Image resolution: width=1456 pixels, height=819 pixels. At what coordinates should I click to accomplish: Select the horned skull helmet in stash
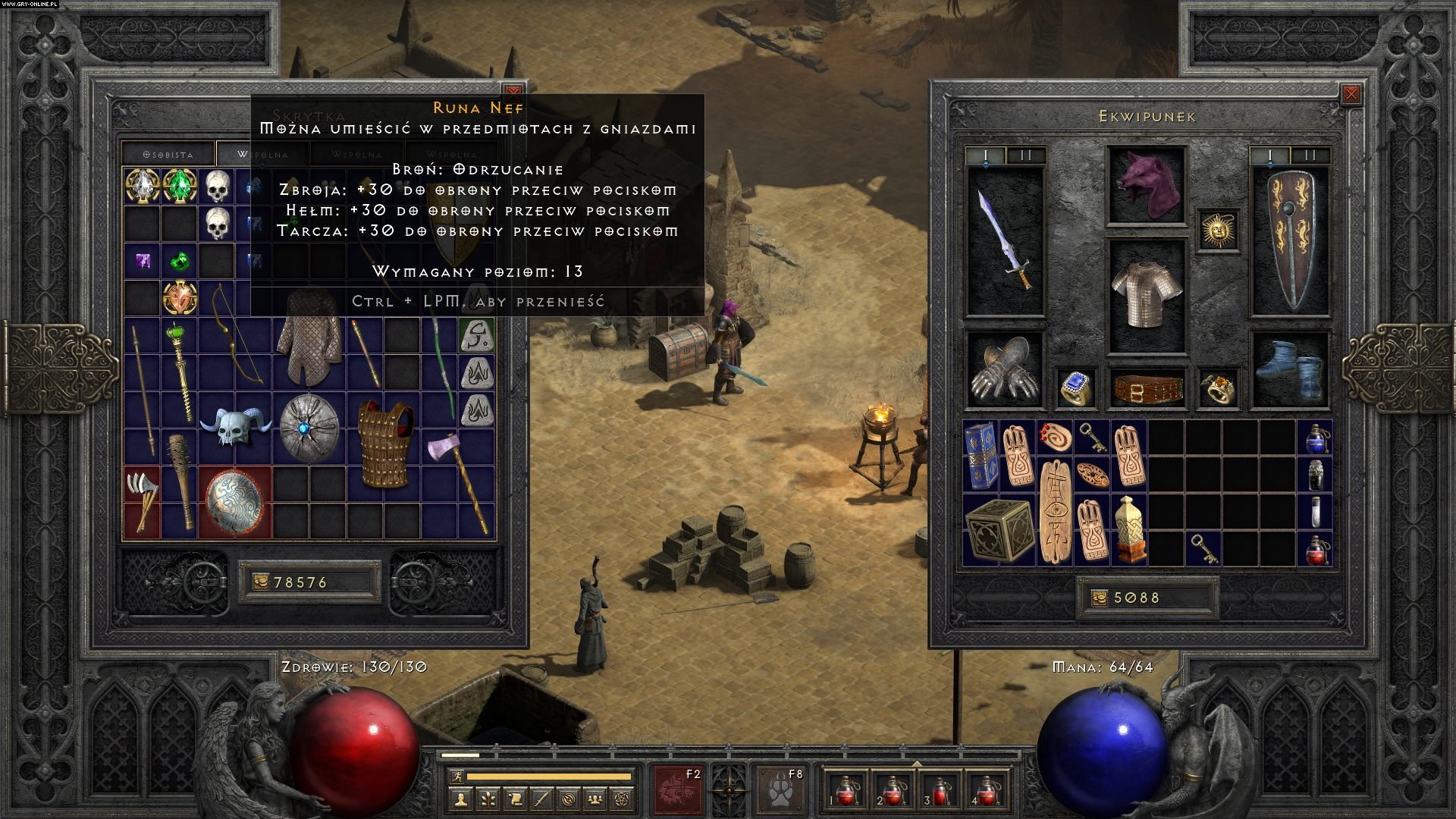[235, 426]
